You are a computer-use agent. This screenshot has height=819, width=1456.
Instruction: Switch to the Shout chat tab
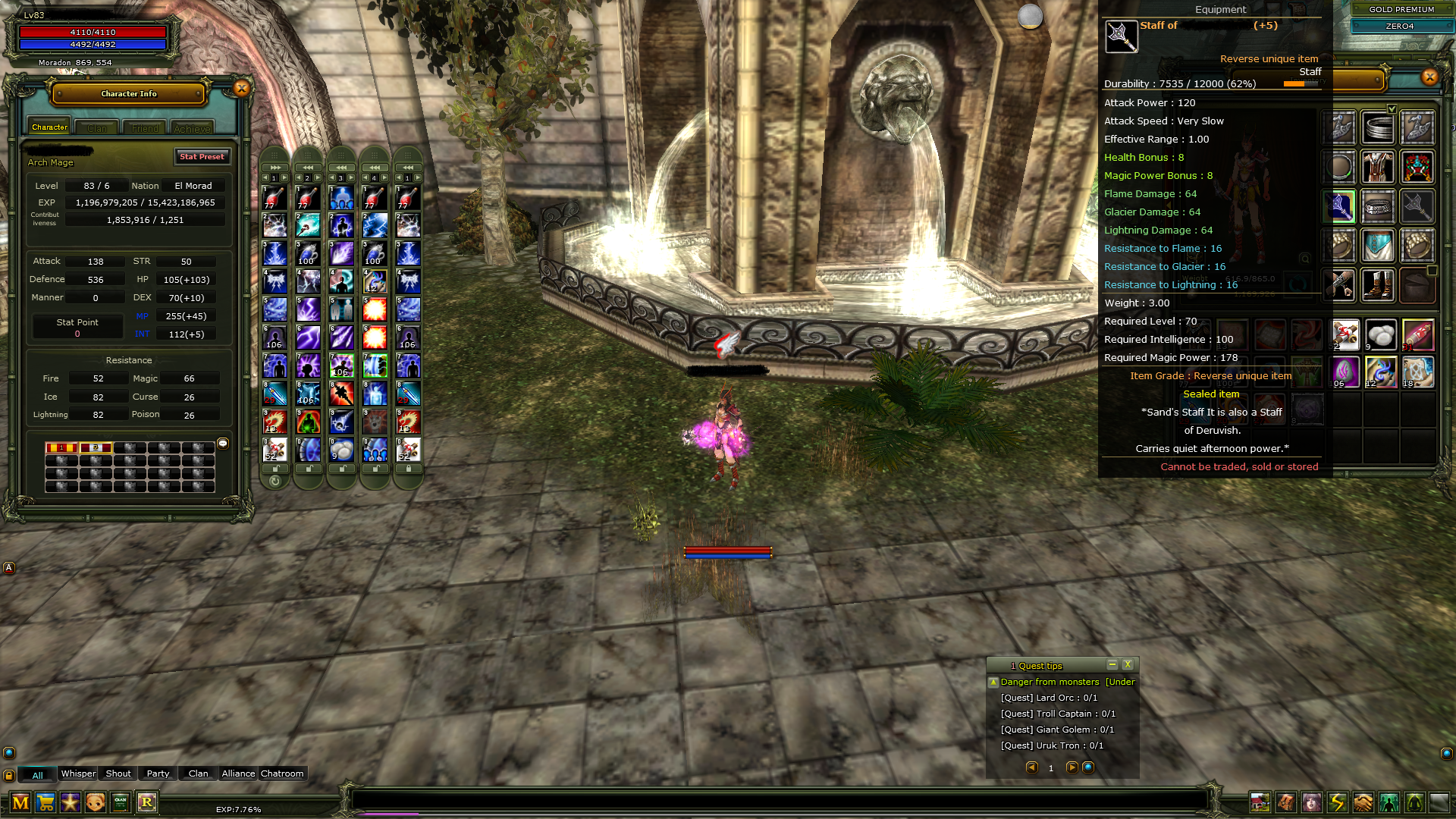pos(117,773)
